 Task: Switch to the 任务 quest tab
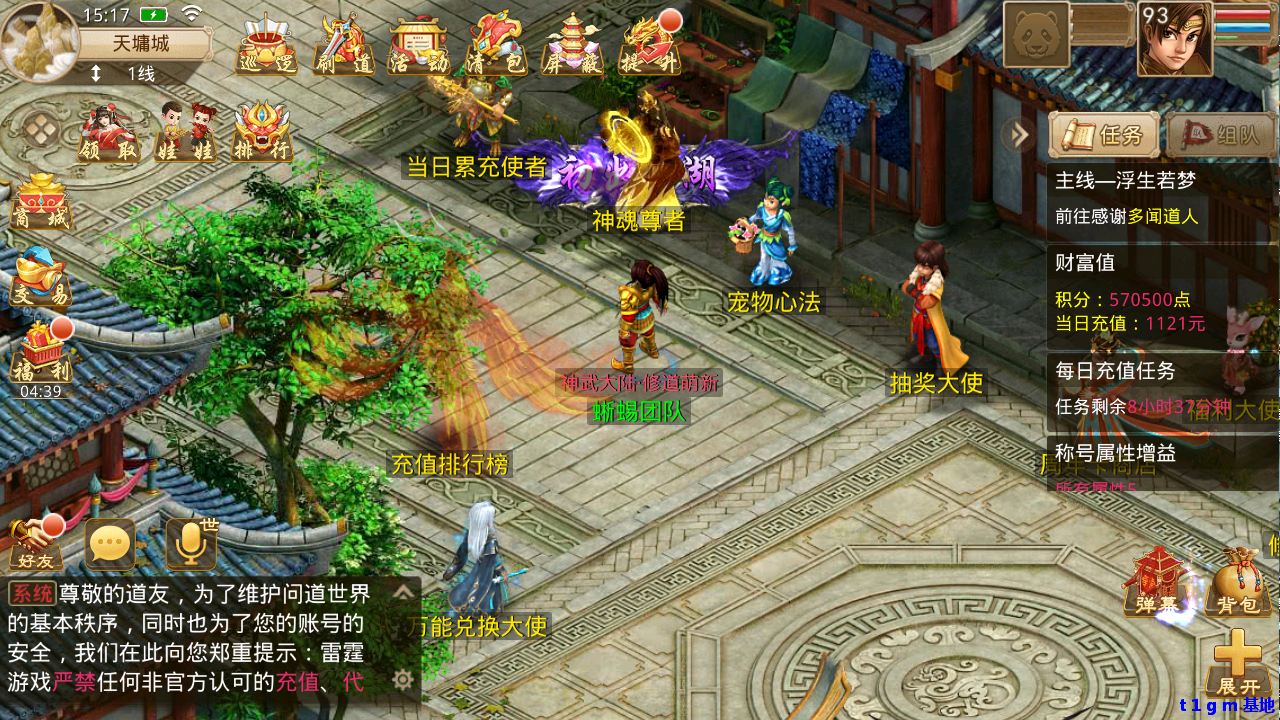(x=1104, y=135)
